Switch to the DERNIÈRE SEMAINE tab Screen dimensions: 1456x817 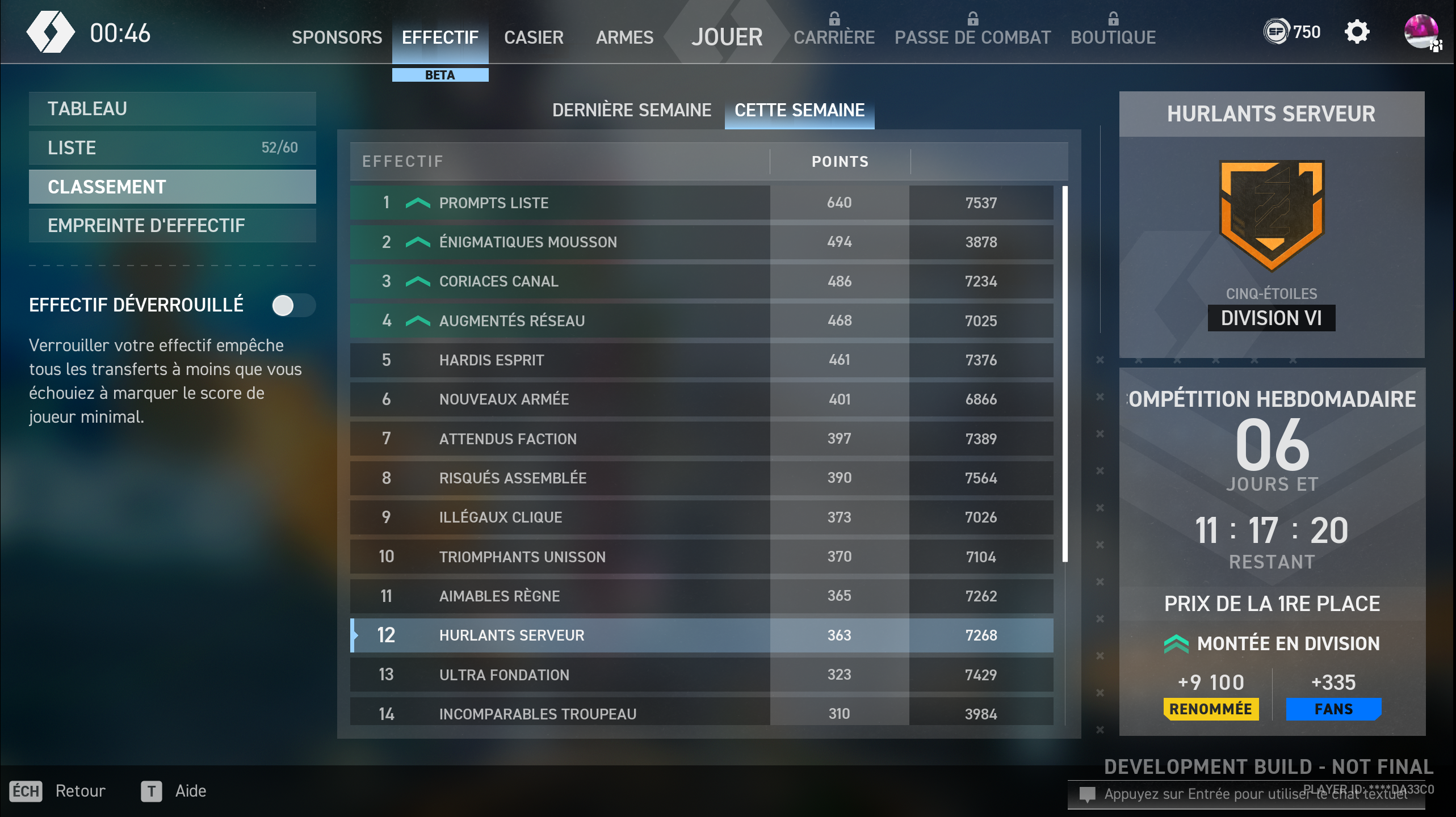pyautogui.click(x=632, y=110)
